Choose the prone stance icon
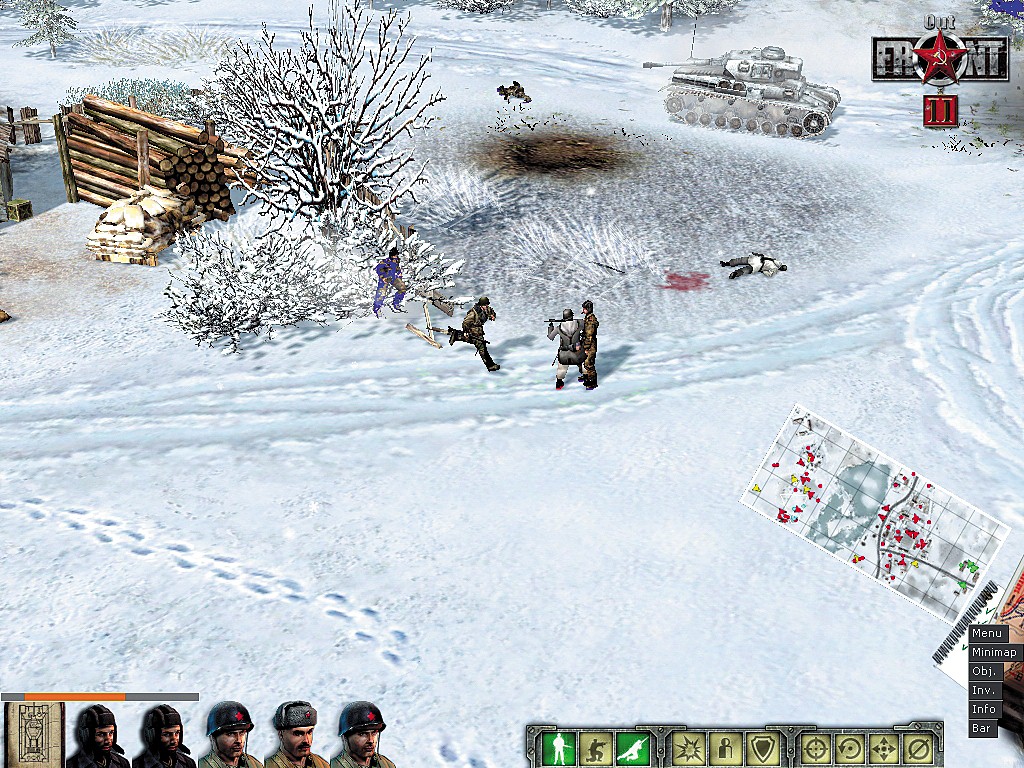 tap(634, 747)
